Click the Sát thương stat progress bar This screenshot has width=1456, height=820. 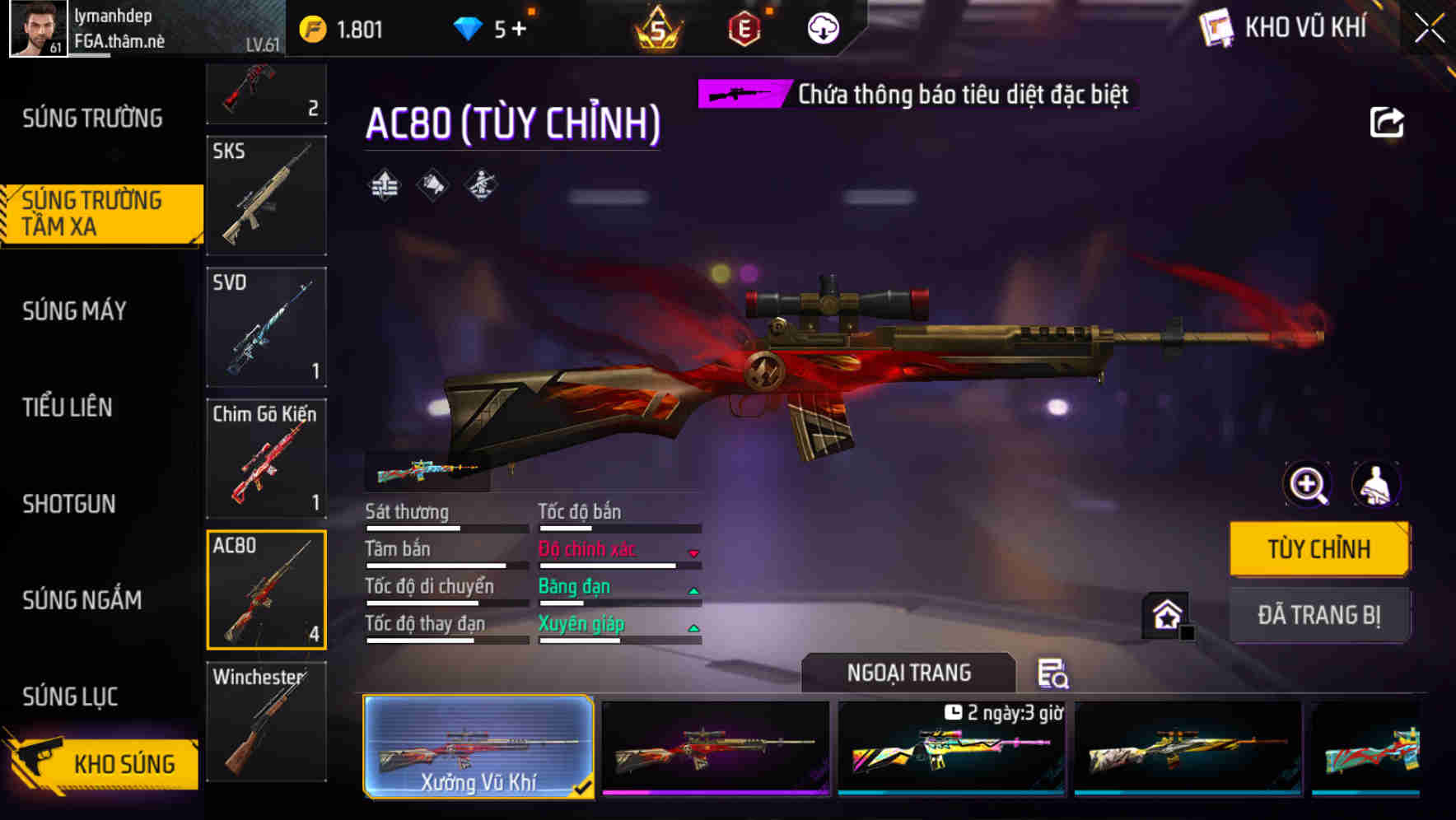[x=445, y=529]
